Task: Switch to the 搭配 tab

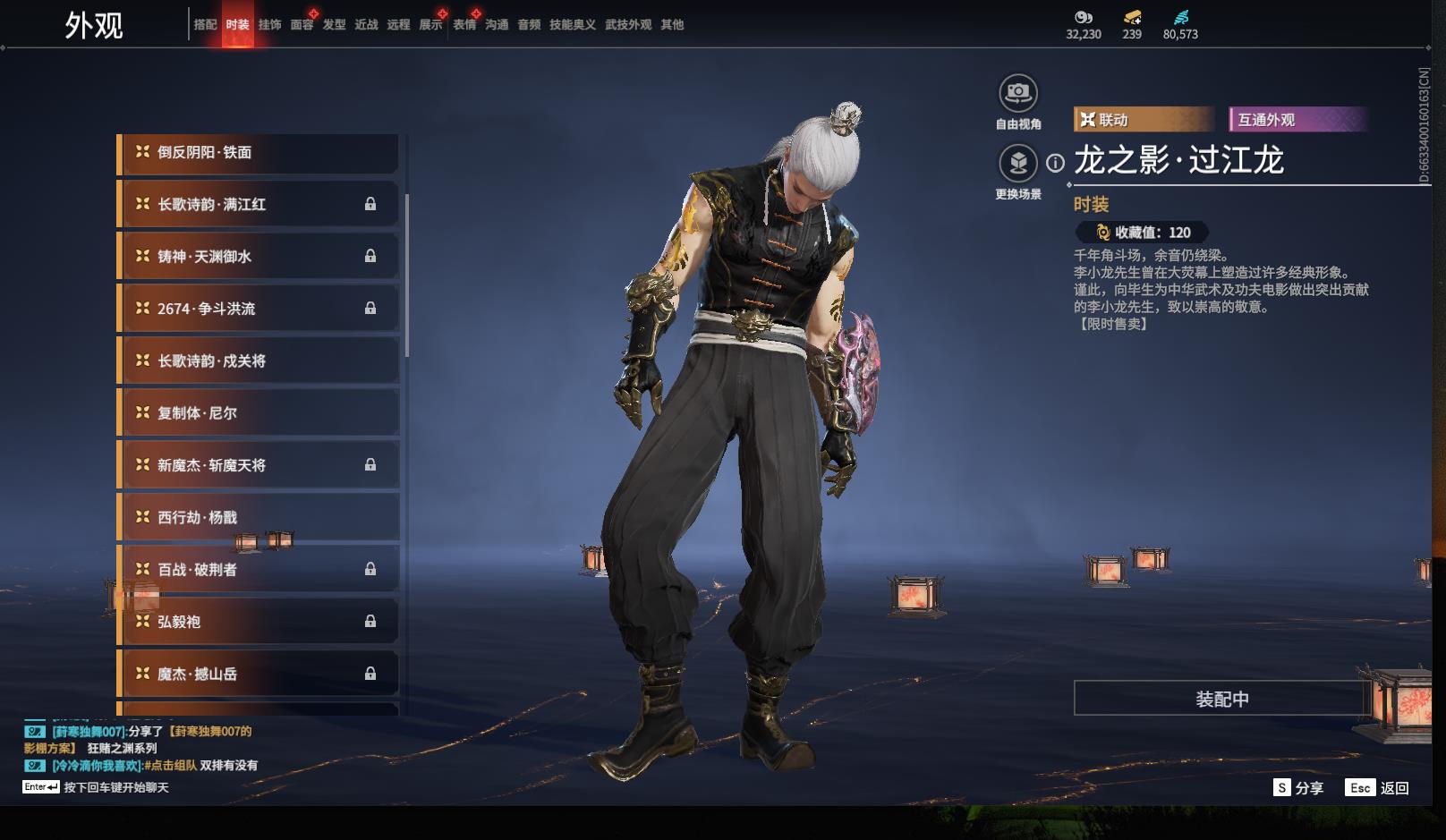Action: [x=205, y=25]
